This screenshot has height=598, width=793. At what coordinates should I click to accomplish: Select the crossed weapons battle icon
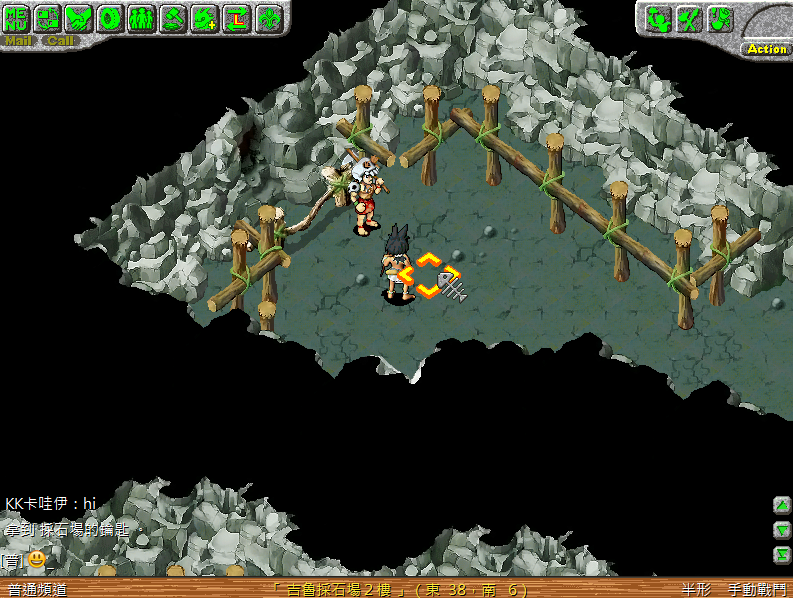pos(689,19)
